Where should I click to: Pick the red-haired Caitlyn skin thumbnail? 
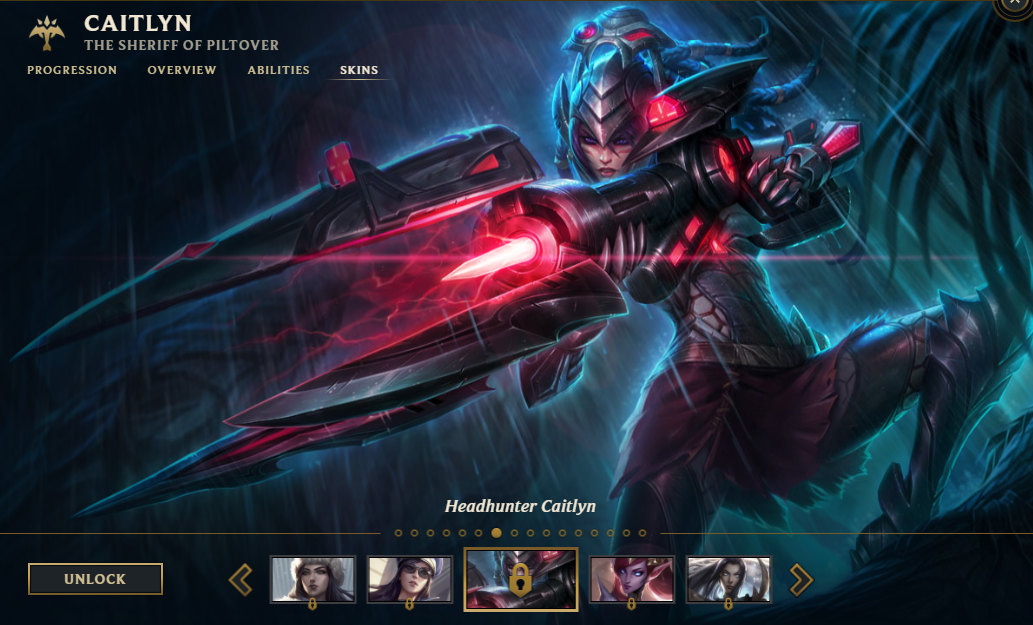632,579
